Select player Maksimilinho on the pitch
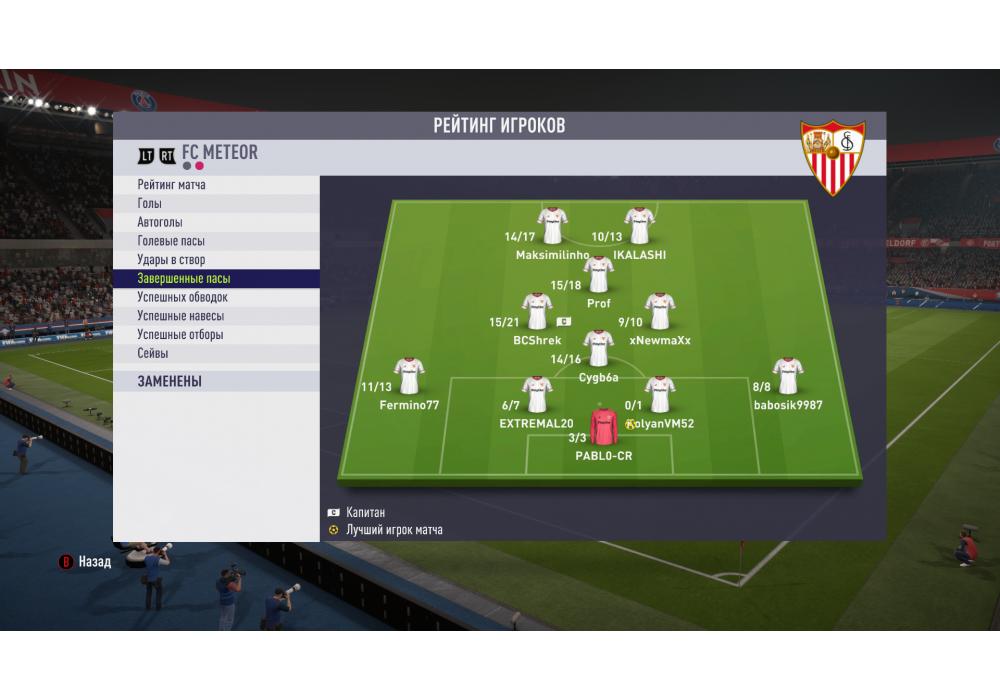This screenshot has height=700, width=1000. 551,226
